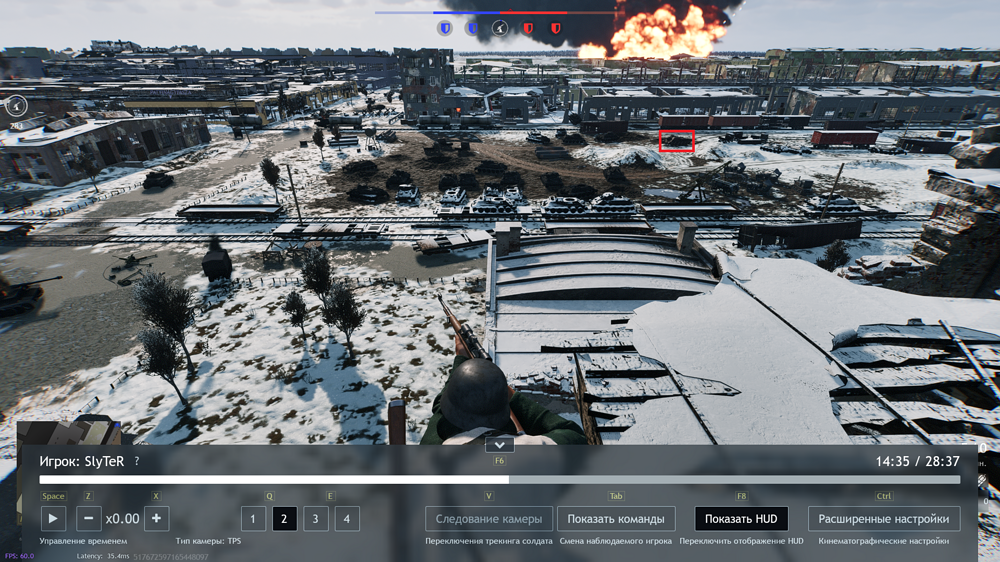Choose camera type 4

(347, 518)
